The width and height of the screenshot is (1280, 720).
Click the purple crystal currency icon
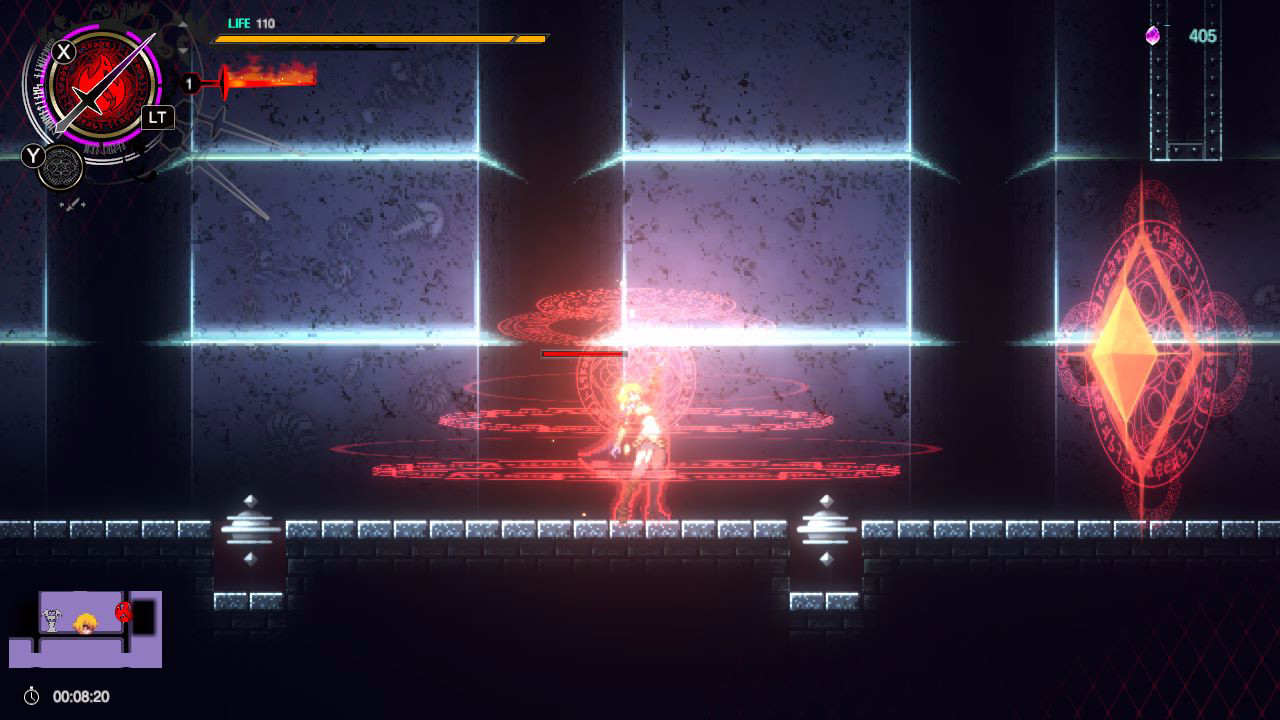[x=1155, y=35]
